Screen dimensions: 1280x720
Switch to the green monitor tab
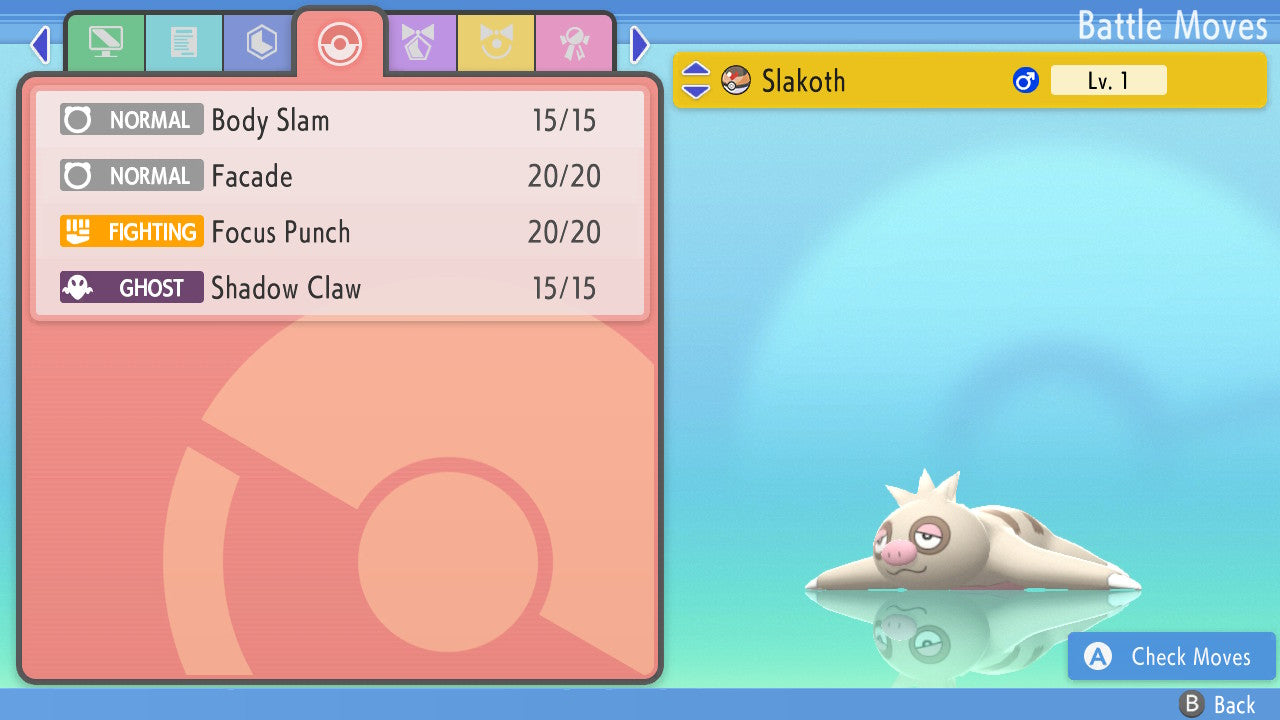(x=105, y=42)
